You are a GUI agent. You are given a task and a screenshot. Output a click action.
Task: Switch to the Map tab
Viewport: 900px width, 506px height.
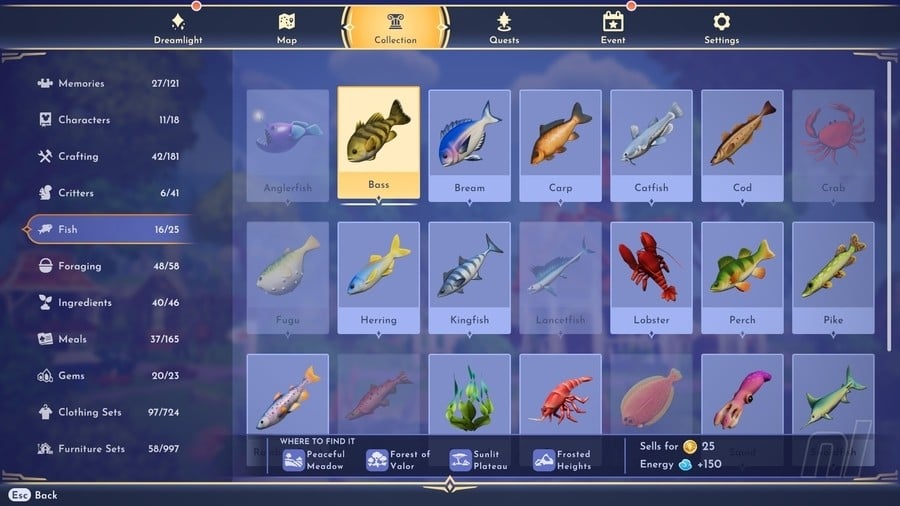pos(287,27)
